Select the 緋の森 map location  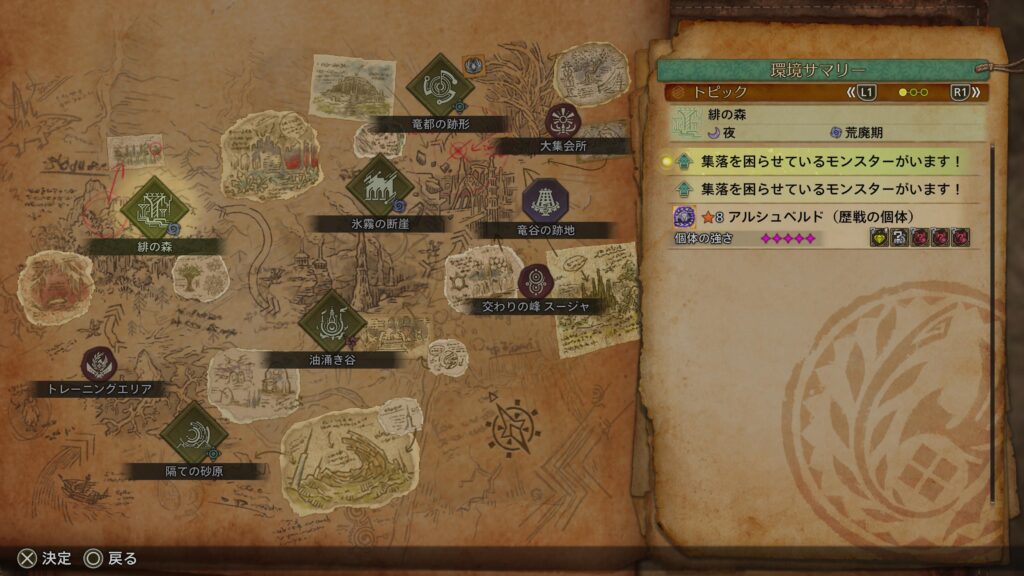coord(155,208)
